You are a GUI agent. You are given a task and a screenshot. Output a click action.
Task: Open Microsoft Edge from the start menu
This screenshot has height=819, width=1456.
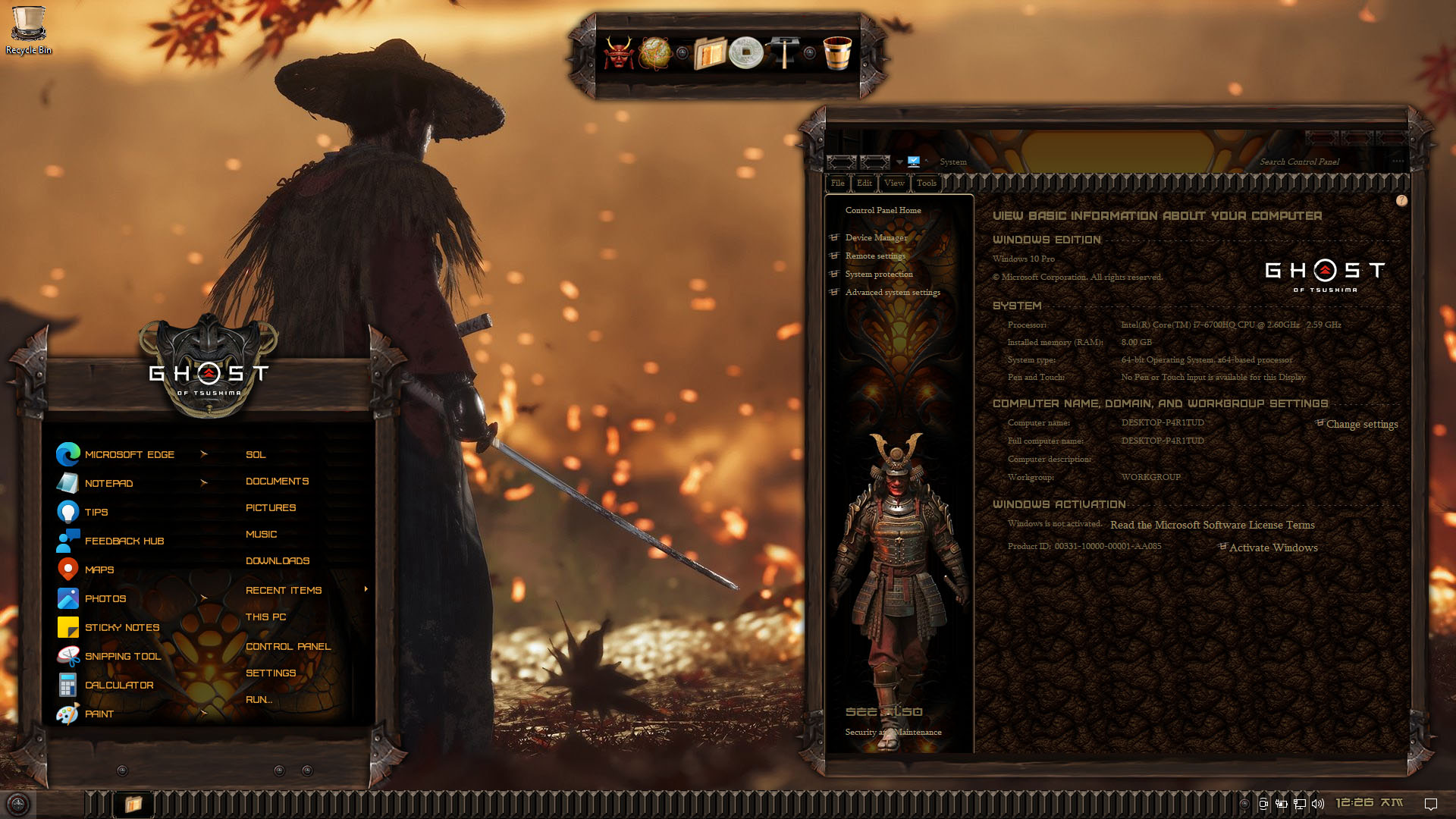(x=129, y=454)
